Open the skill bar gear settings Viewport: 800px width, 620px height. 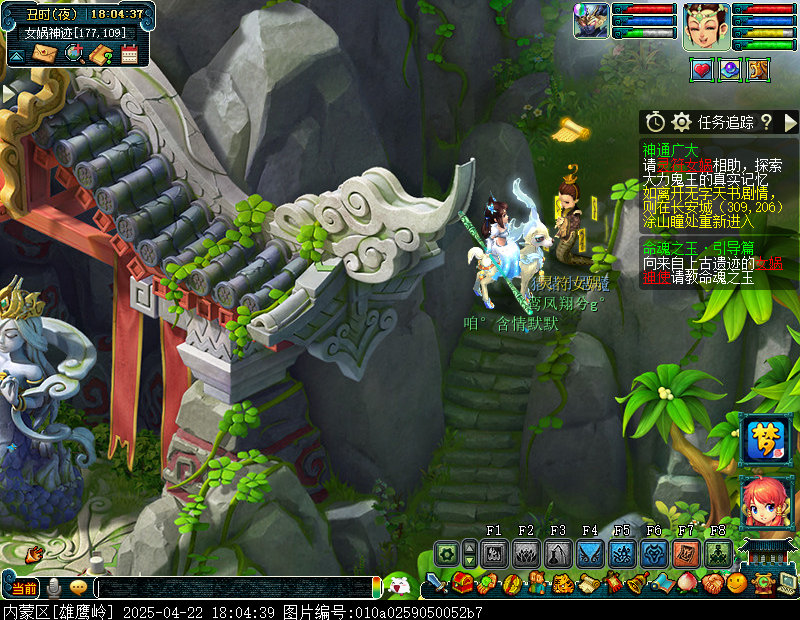446,552
